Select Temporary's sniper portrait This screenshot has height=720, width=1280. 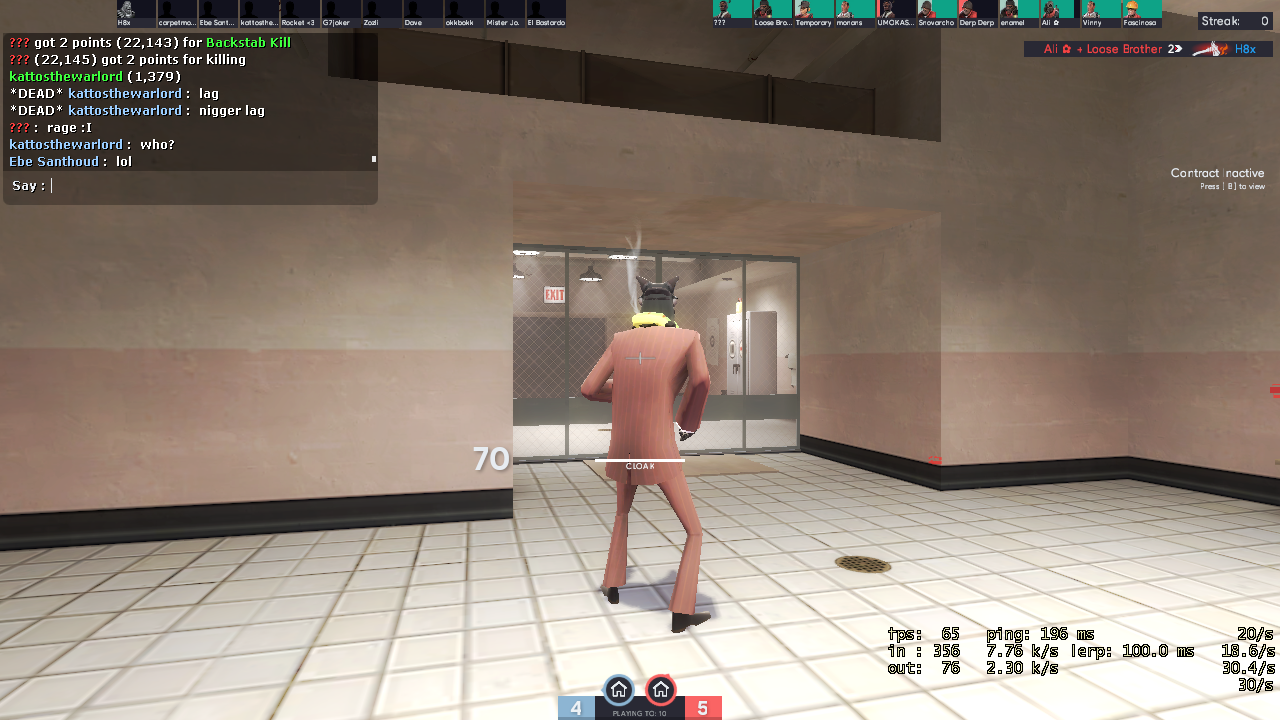813,10
